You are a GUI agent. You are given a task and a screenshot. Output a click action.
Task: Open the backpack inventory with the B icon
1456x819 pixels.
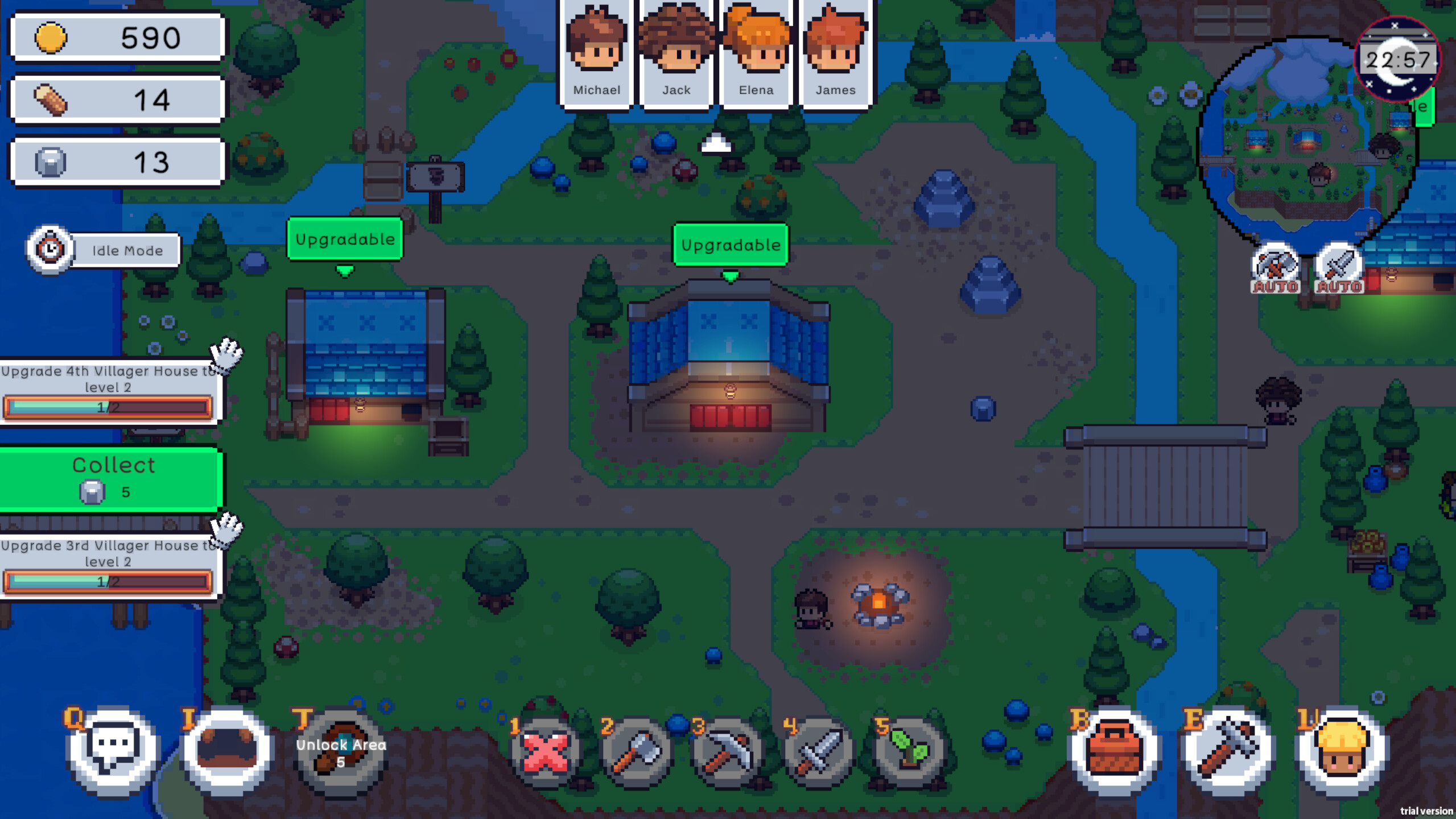coord(1113,752)
